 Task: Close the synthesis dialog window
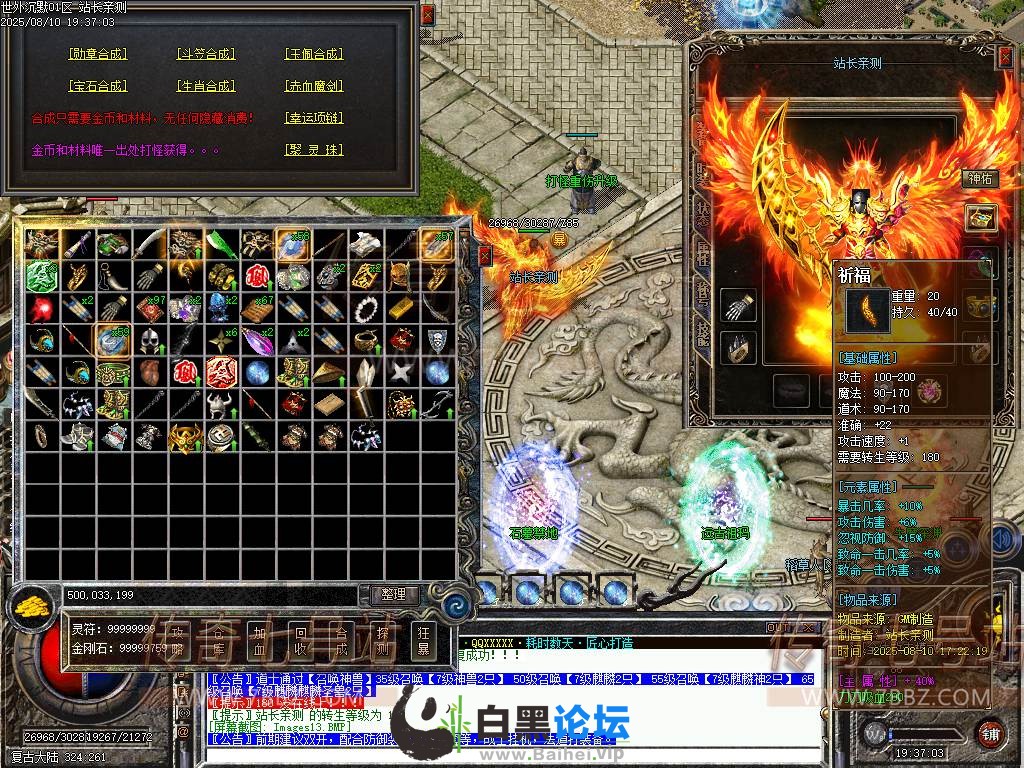[428, 16]
